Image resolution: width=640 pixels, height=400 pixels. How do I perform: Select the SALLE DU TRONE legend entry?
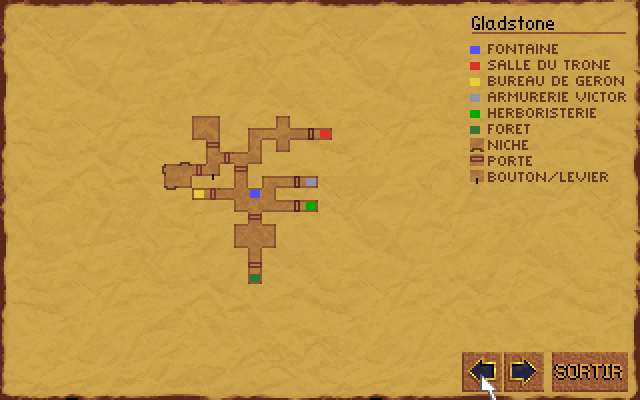(x=548, y=65)
